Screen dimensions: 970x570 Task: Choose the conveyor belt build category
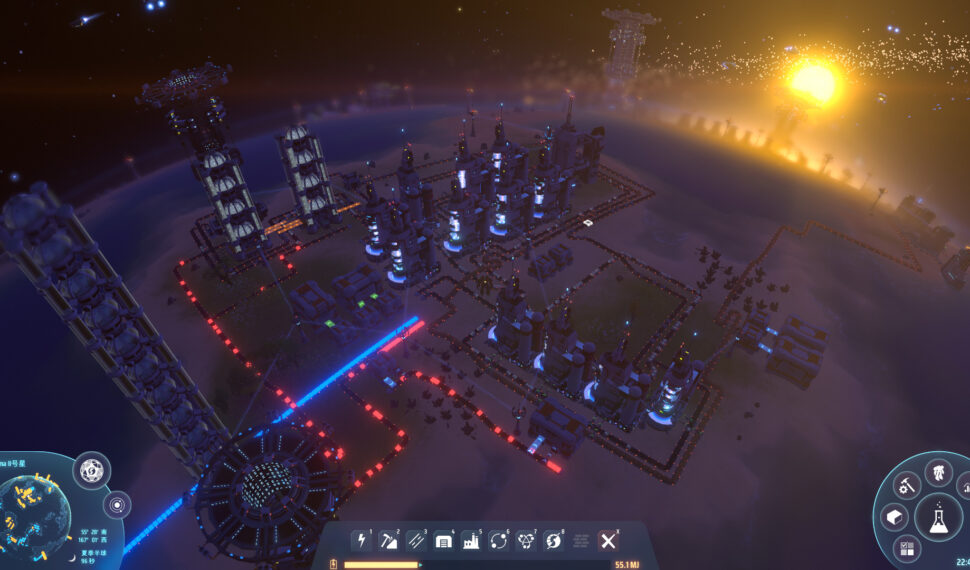coord(416,541)
